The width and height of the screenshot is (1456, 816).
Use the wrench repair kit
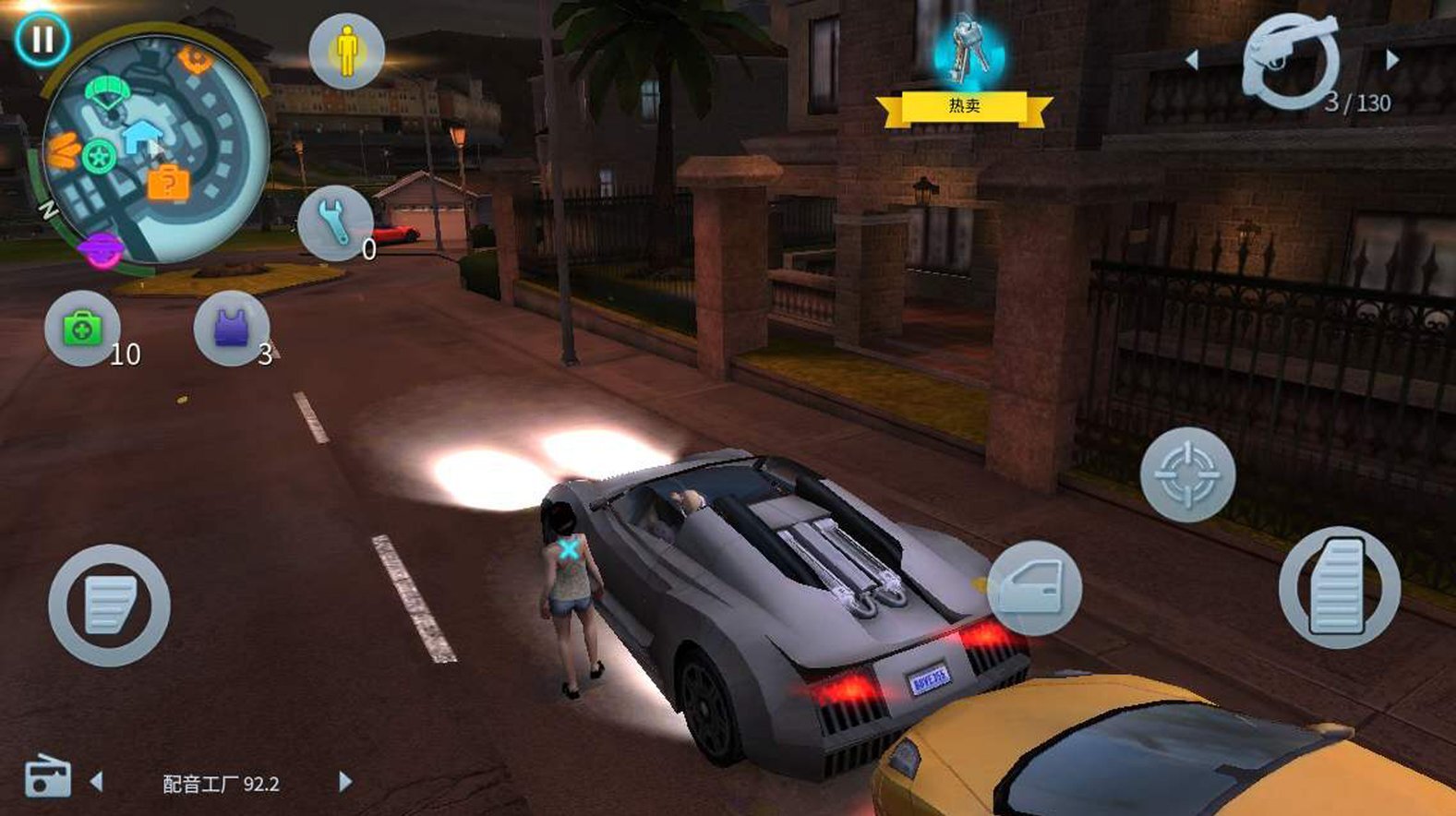pos(335,223)
